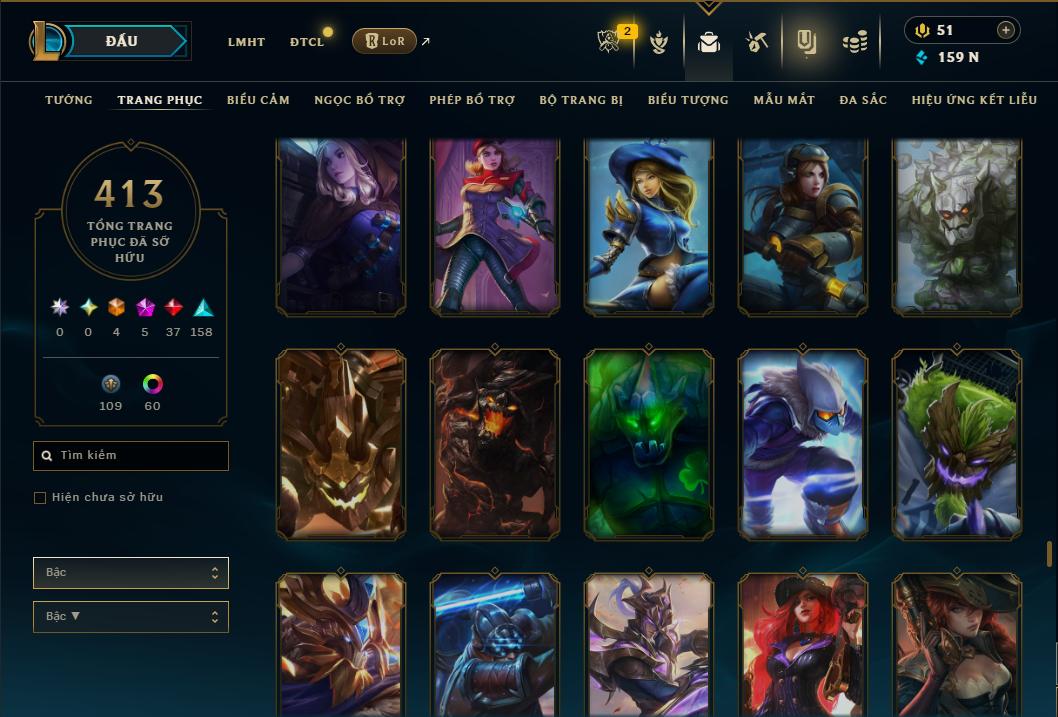Open the Bậc ▼ sort dropdown
Viewport: 1058px width, 717px height.
point(131,617)
